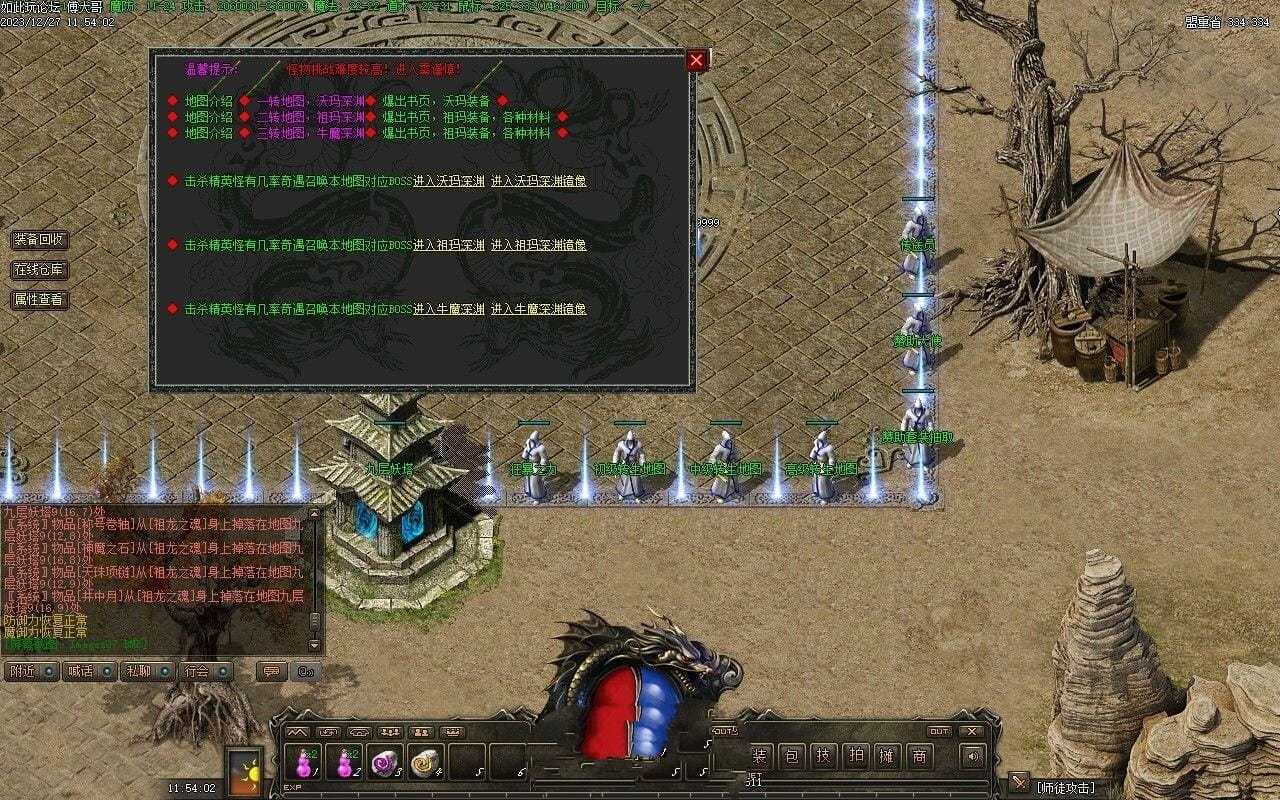This screenshot has width=1280, height=800.
Task: Enter 沃玛深渊镜像 mirror map
Action: point(538,181)
